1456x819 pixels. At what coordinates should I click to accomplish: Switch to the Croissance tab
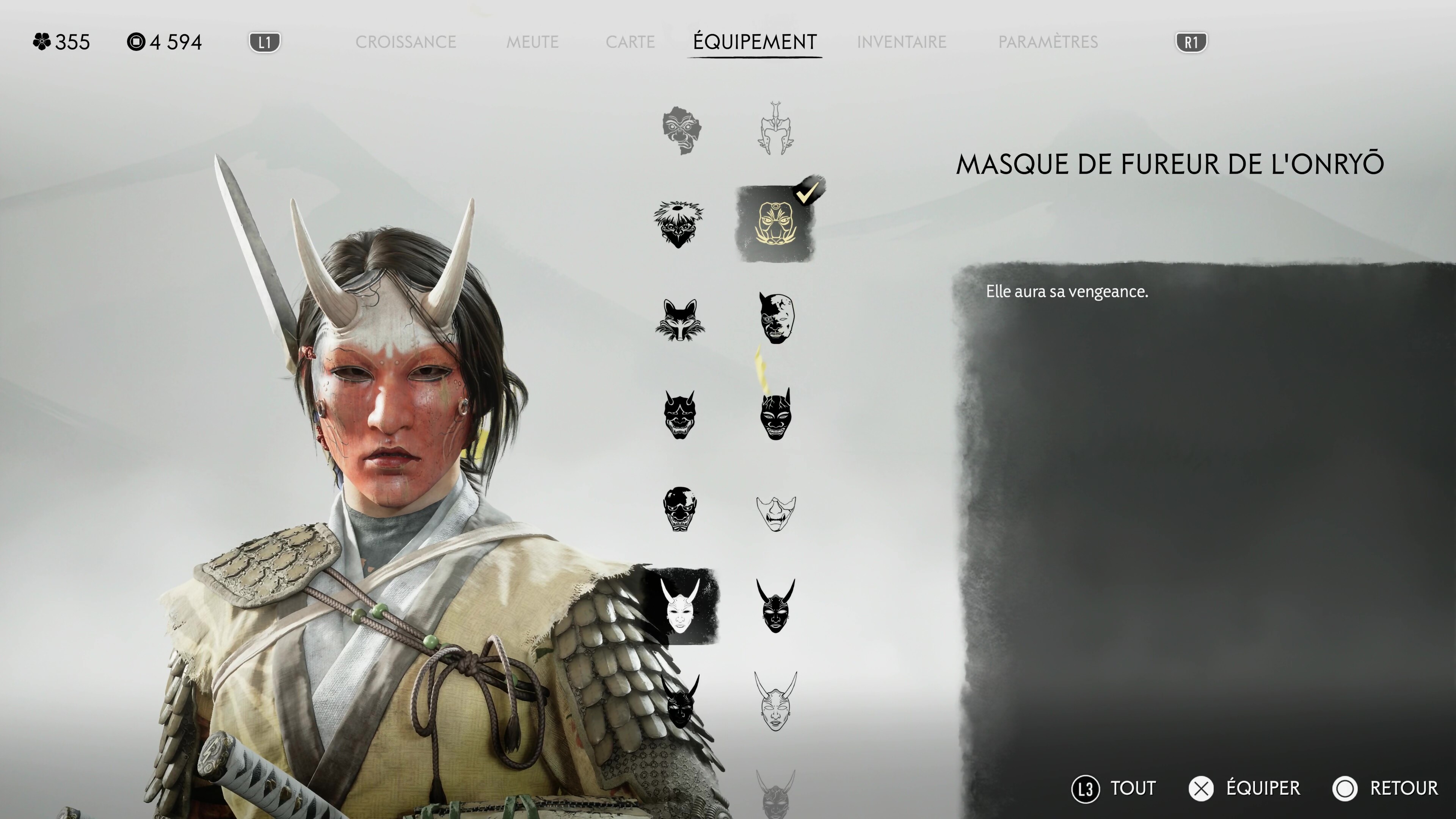click(x=405, y=42)
